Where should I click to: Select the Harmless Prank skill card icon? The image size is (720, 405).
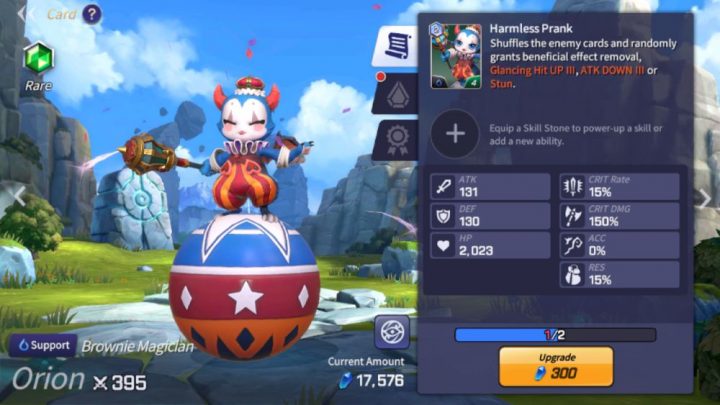[x=456, y=56]
